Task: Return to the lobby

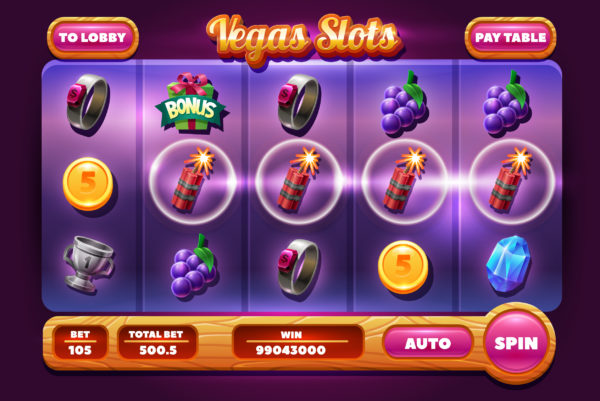Action: tap(92, 38)
